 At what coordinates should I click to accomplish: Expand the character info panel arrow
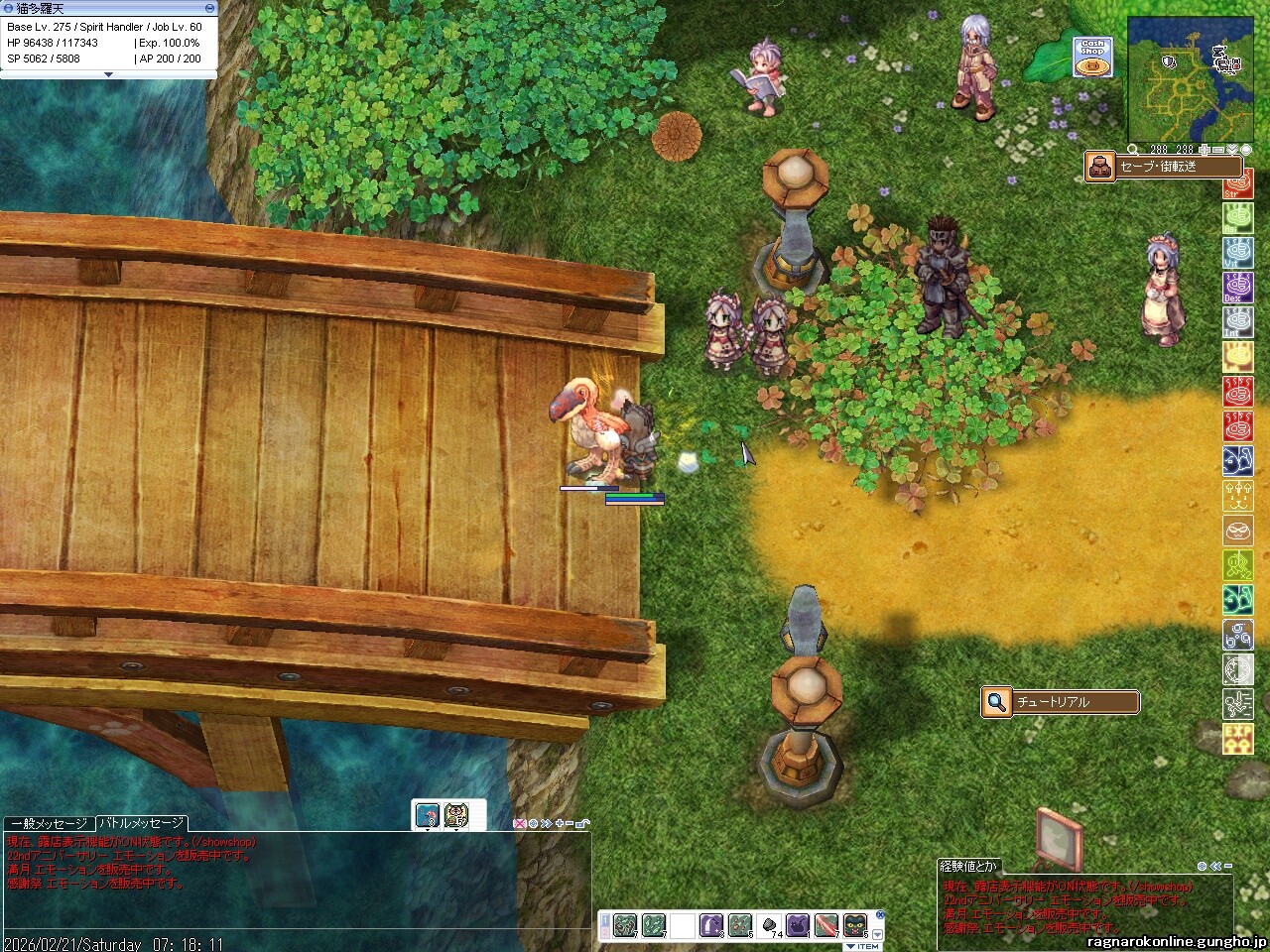108,74
